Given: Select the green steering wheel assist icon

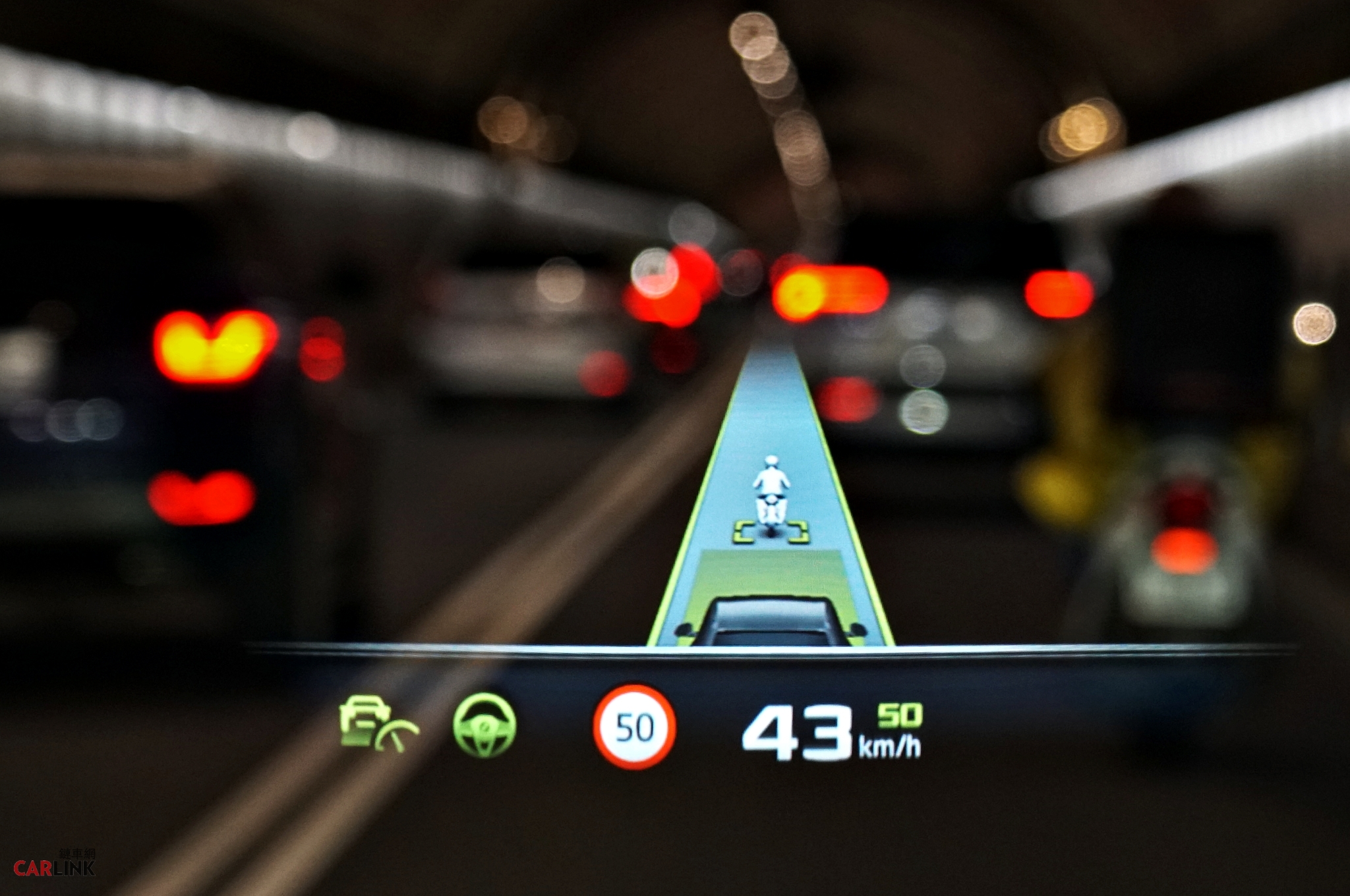Looking at the screenshot, I should coord(484,725).
